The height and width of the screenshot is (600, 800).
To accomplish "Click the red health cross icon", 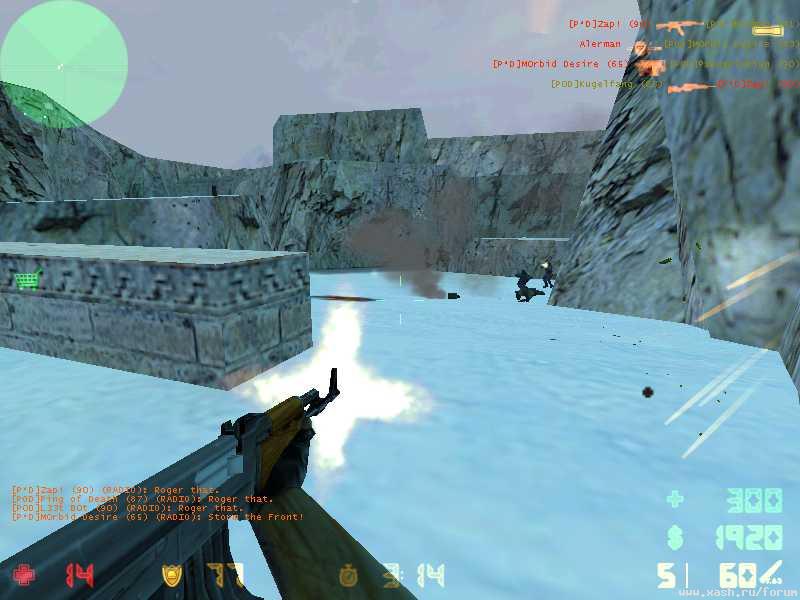I will point(23,575).
